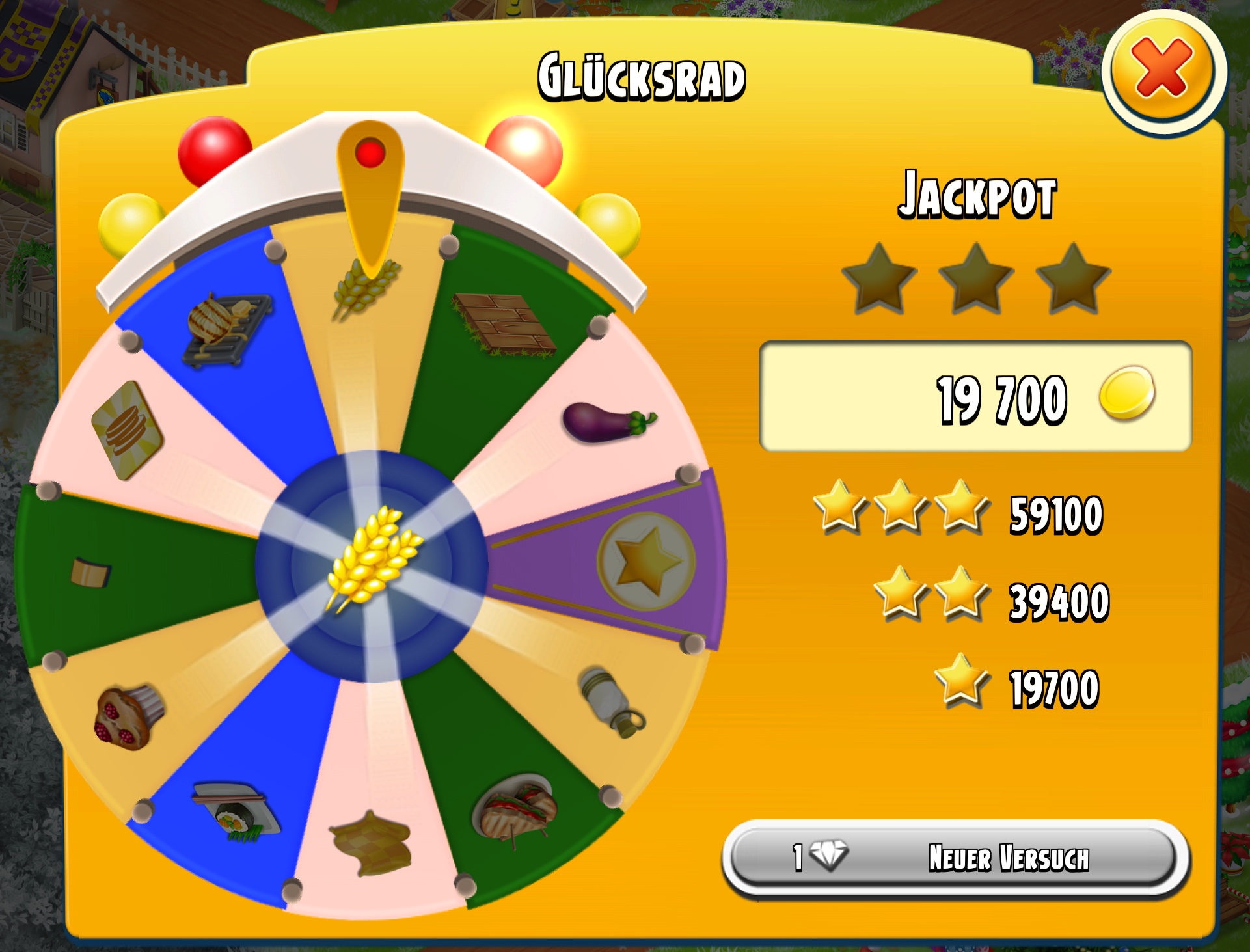This screenshot has width=1250, height=952.
Task: Close the Glücksrad window
Action: click(x=1163, y=70)
